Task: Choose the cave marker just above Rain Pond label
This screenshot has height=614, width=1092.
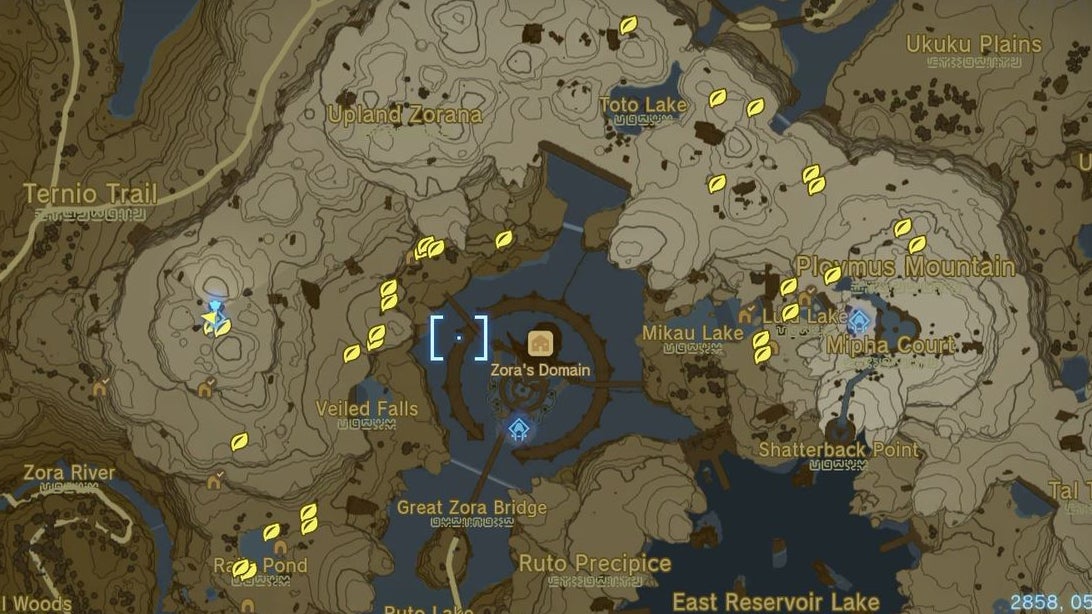Action: [x=281, y=547]
